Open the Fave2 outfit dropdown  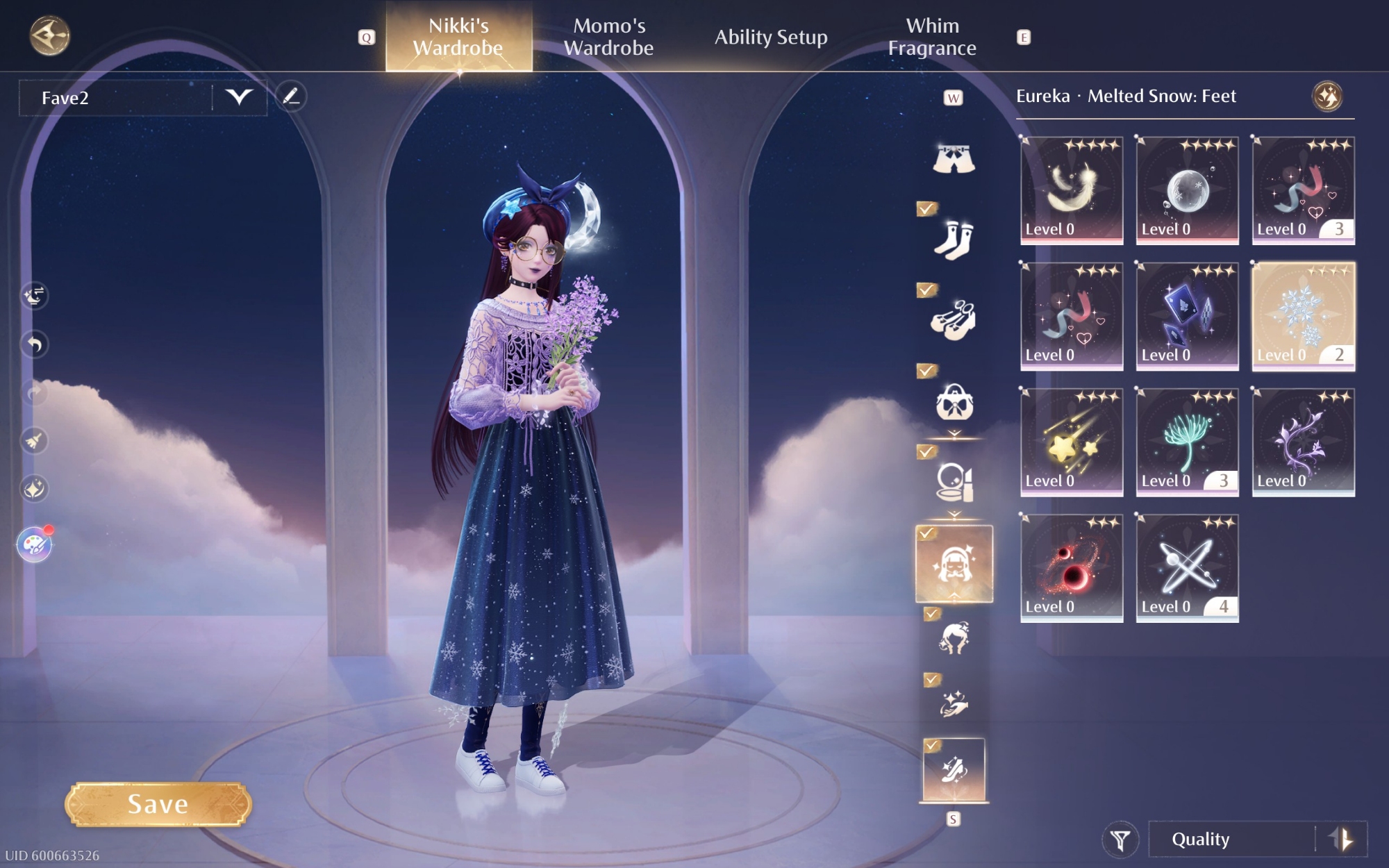(x=239, y=97)
